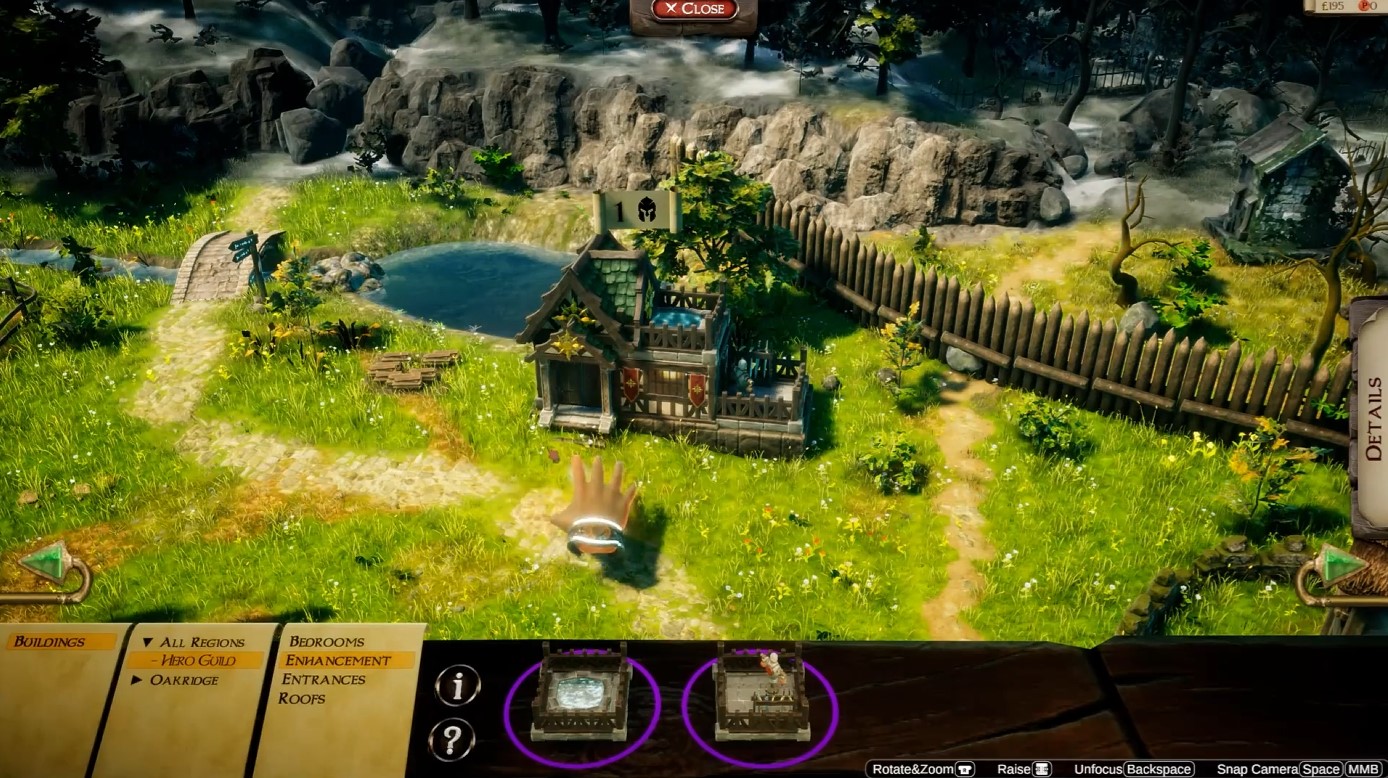Click the round info button

point(458,685)
